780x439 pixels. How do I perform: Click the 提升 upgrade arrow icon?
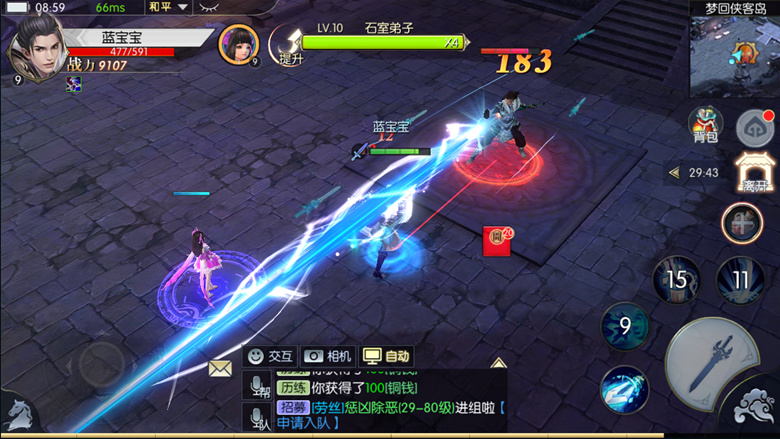[x=289, y=45]
